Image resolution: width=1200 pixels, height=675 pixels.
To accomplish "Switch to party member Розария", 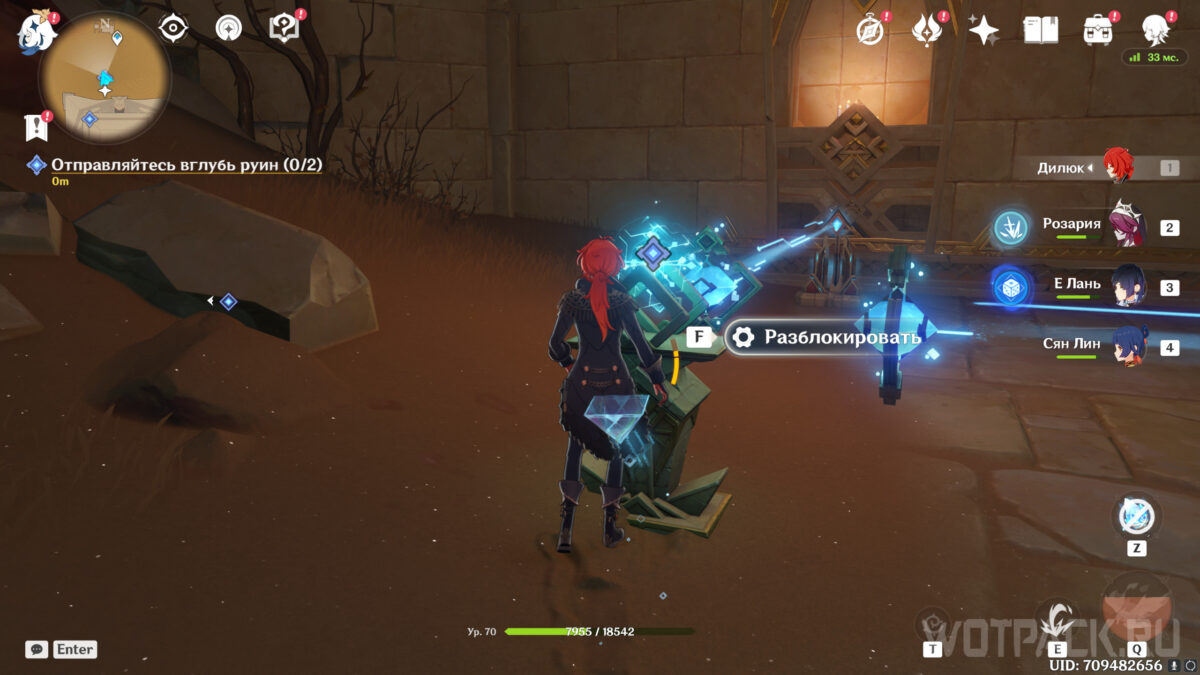I will 1126,226.
